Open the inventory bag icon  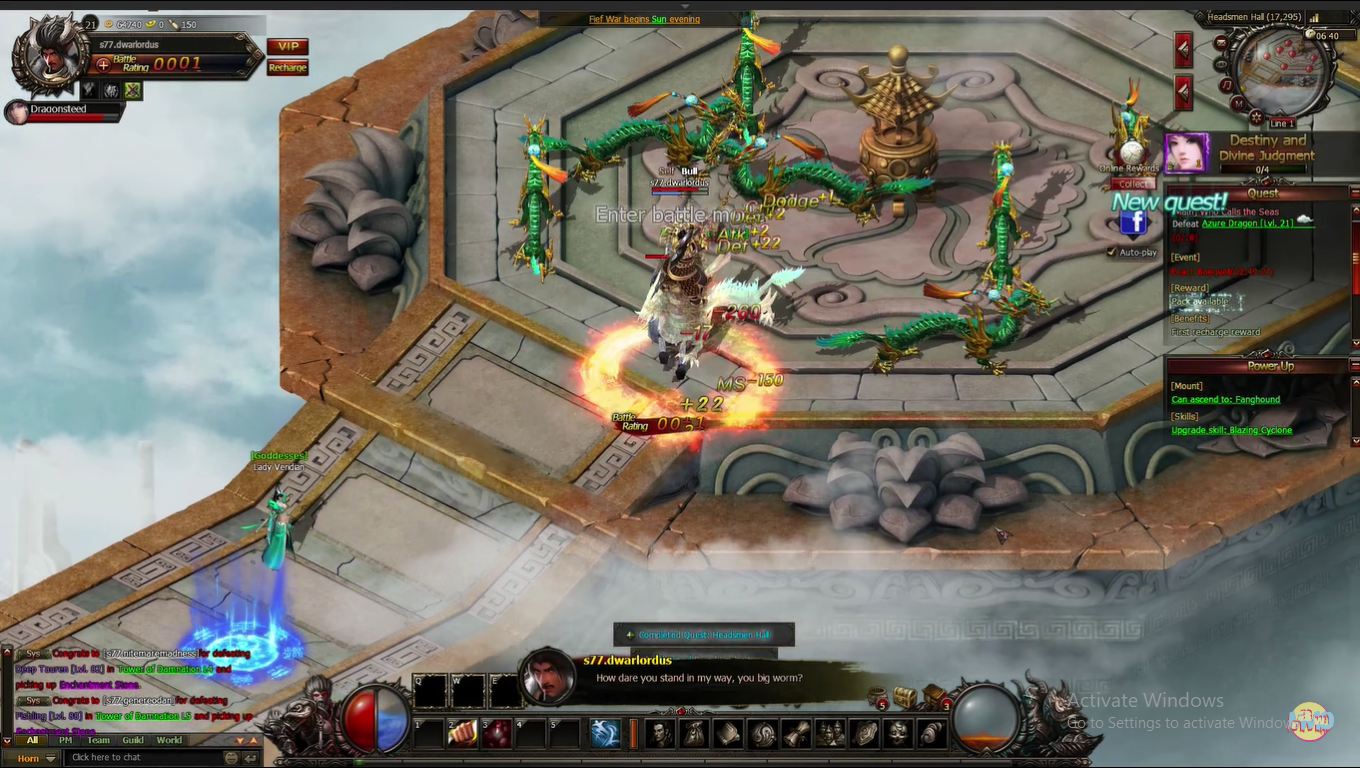(692, 734)
